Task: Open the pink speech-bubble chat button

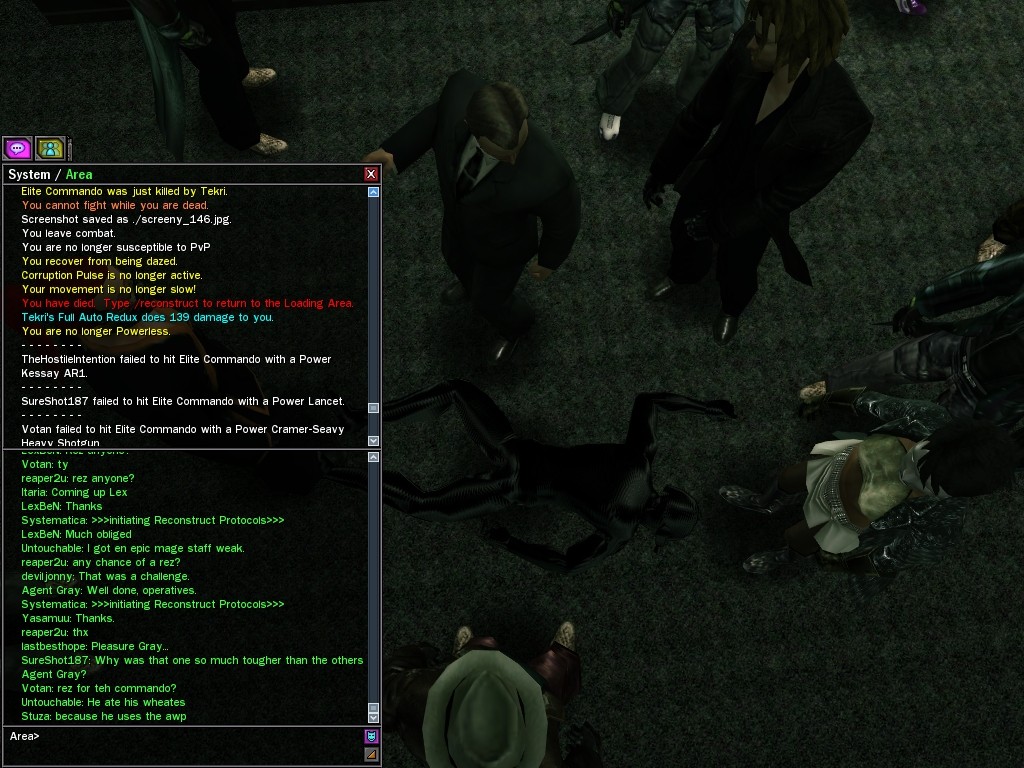Action: [17, 149]
